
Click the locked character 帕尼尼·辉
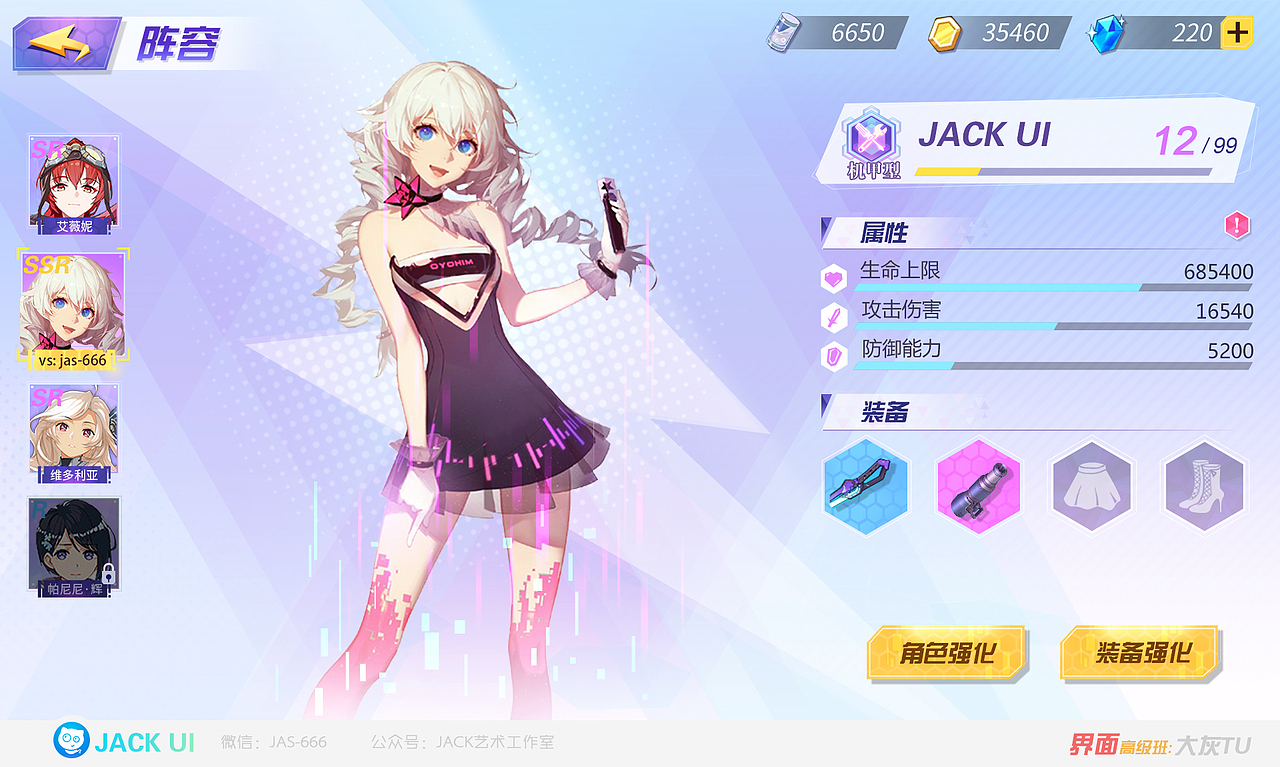73,543
